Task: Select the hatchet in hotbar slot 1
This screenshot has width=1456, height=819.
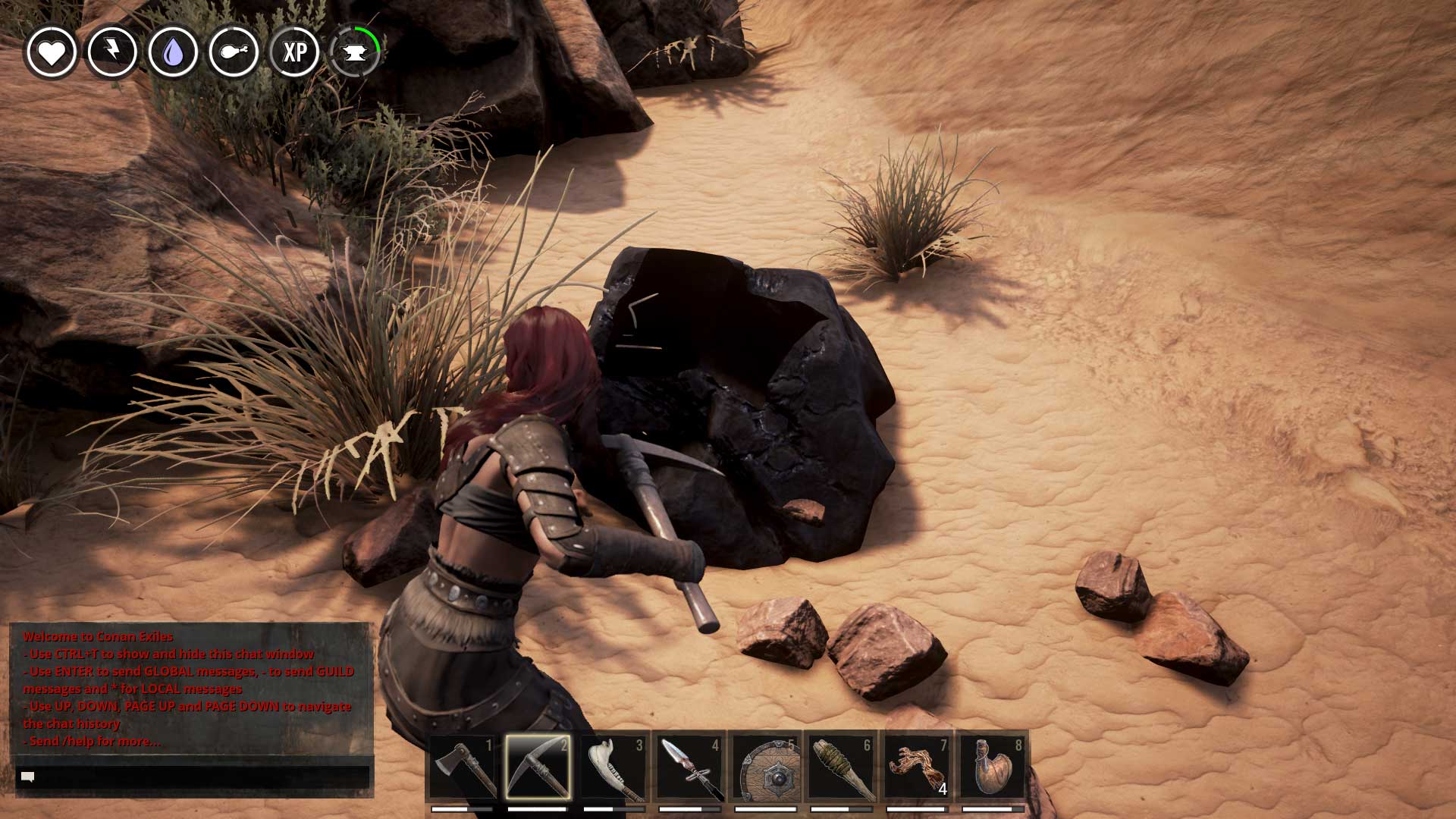Action: click(463, 767)
